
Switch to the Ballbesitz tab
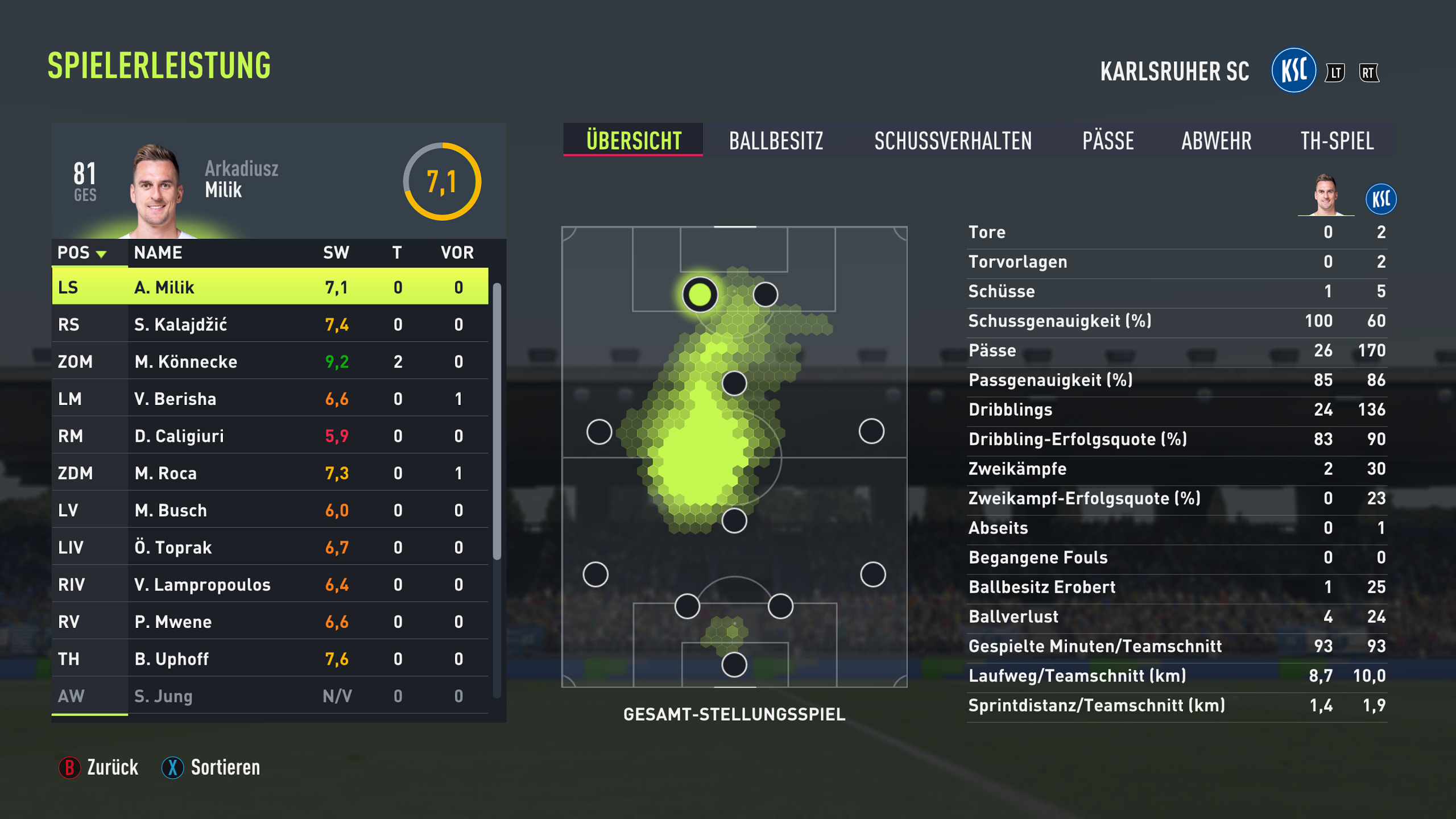coord(776,140)
